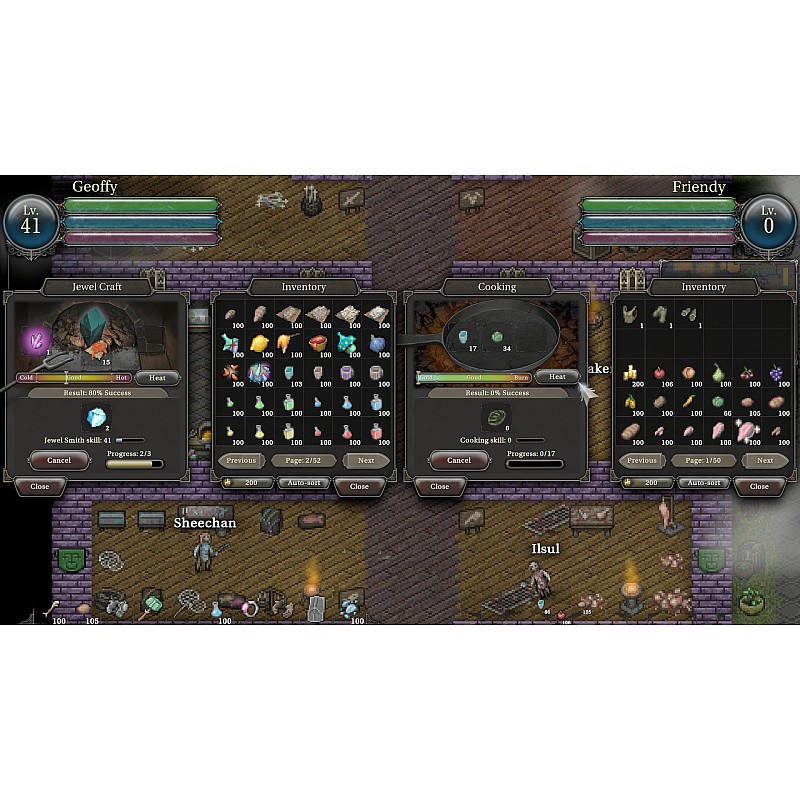Go to next page from Page 2/52
This screenshot has height=800, width=800.
pos(366,461)
